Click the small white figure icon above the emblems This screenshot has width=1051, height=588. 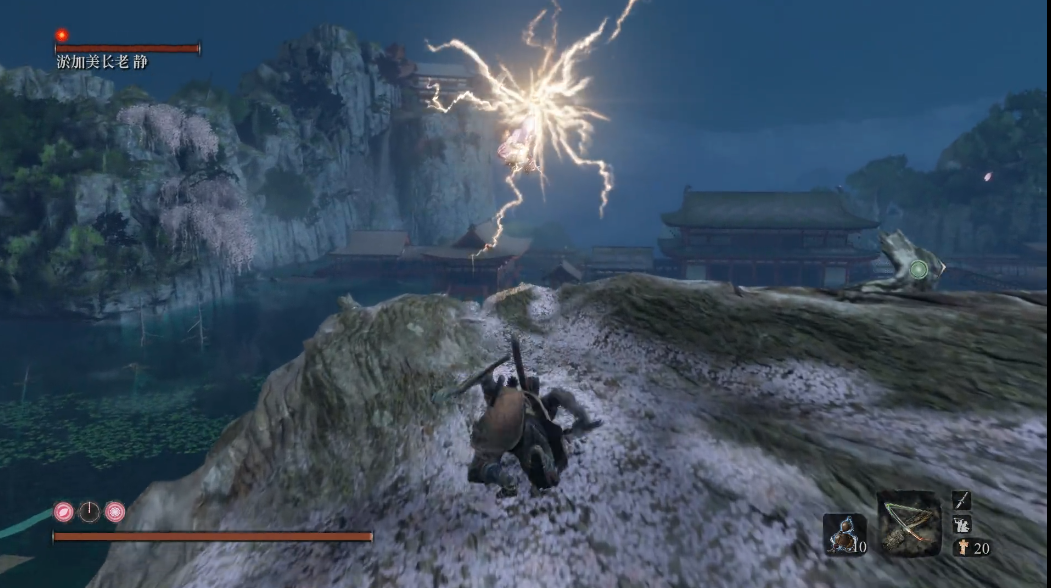pyautogui.click(x=962, y=524)
